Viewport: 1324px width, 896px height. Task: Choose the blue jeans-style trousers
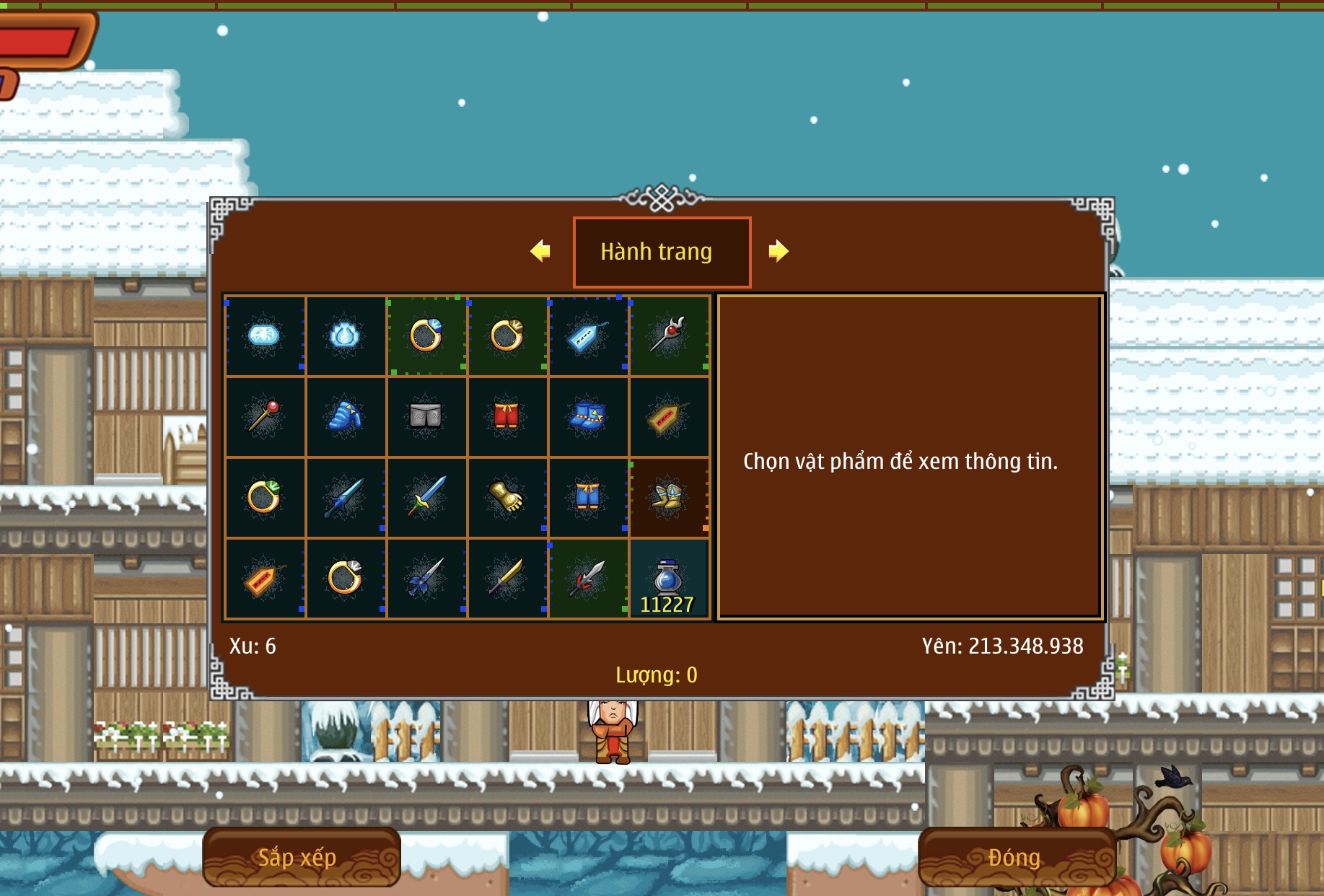[587, 497]
